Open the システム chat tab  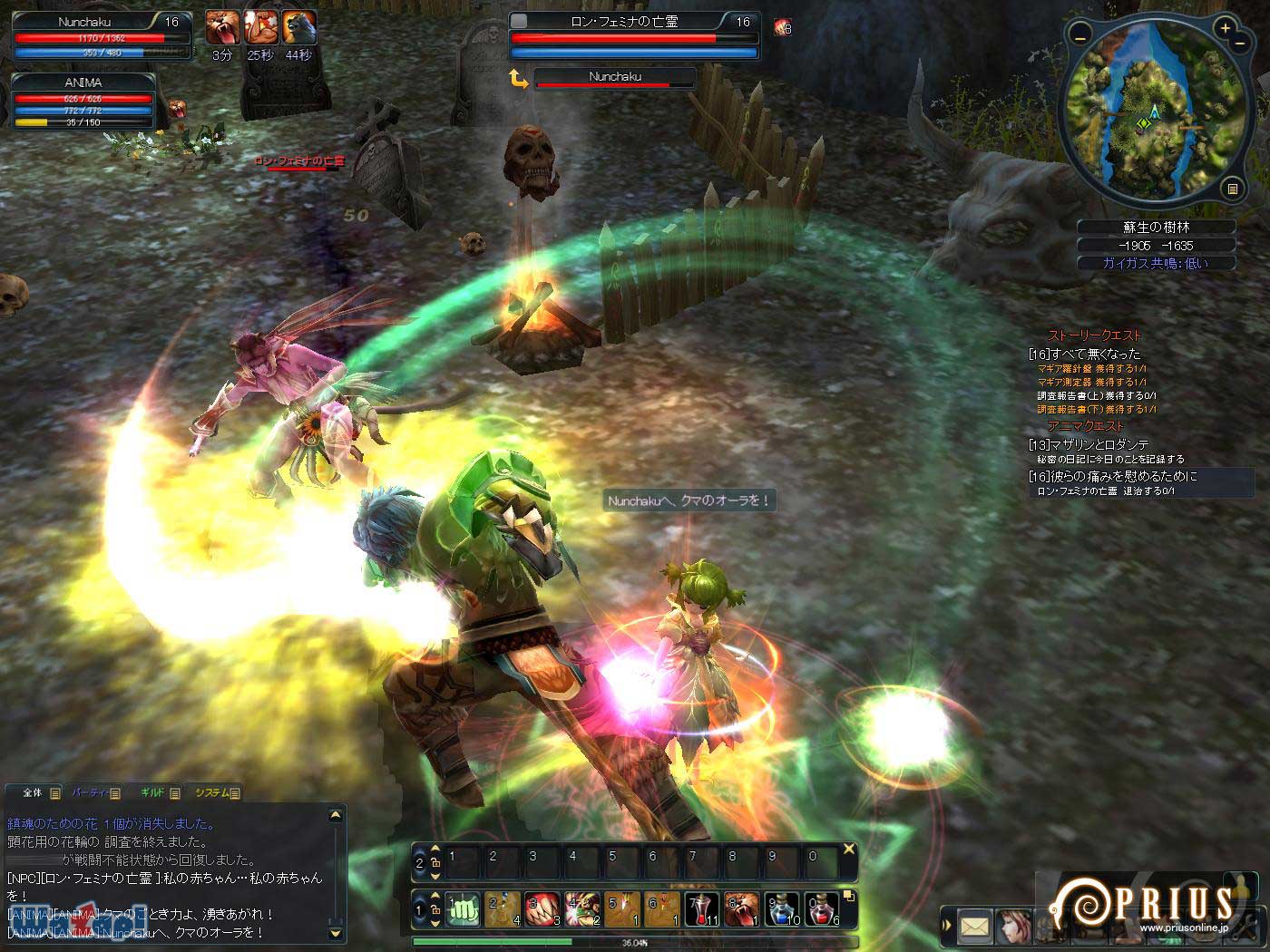pos(215,792)
